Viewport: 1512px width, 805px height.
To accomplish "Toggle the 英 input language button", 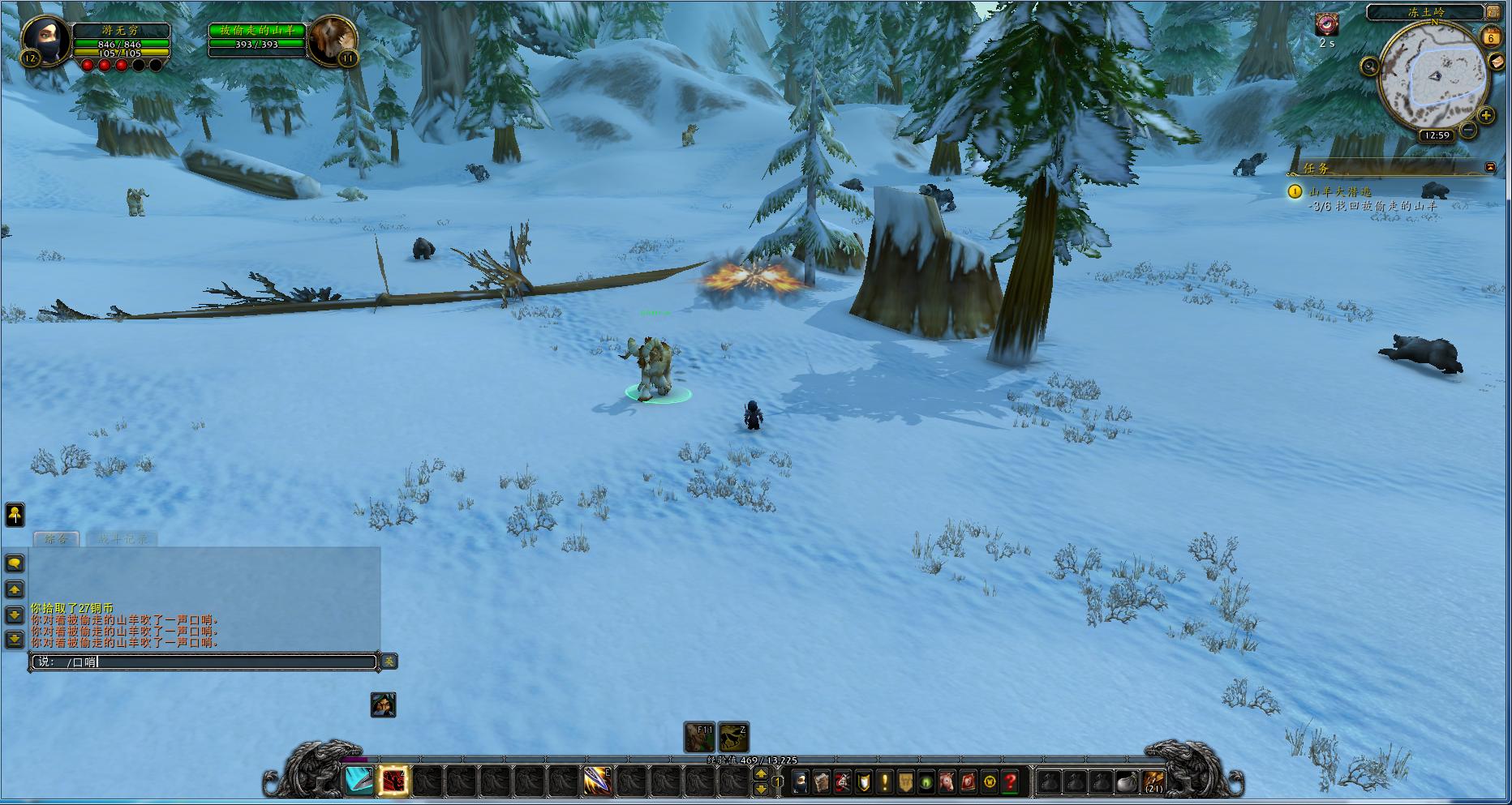I will (389, 662).
